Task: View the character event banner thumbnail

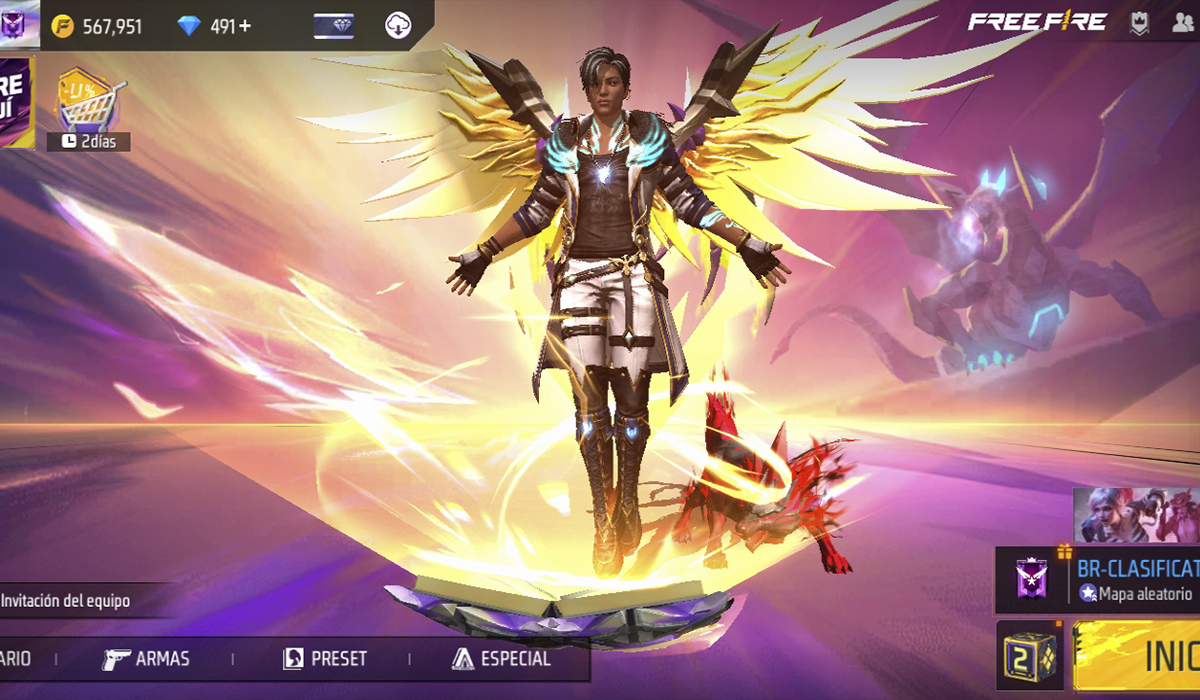Action: tap(1136, 516)
